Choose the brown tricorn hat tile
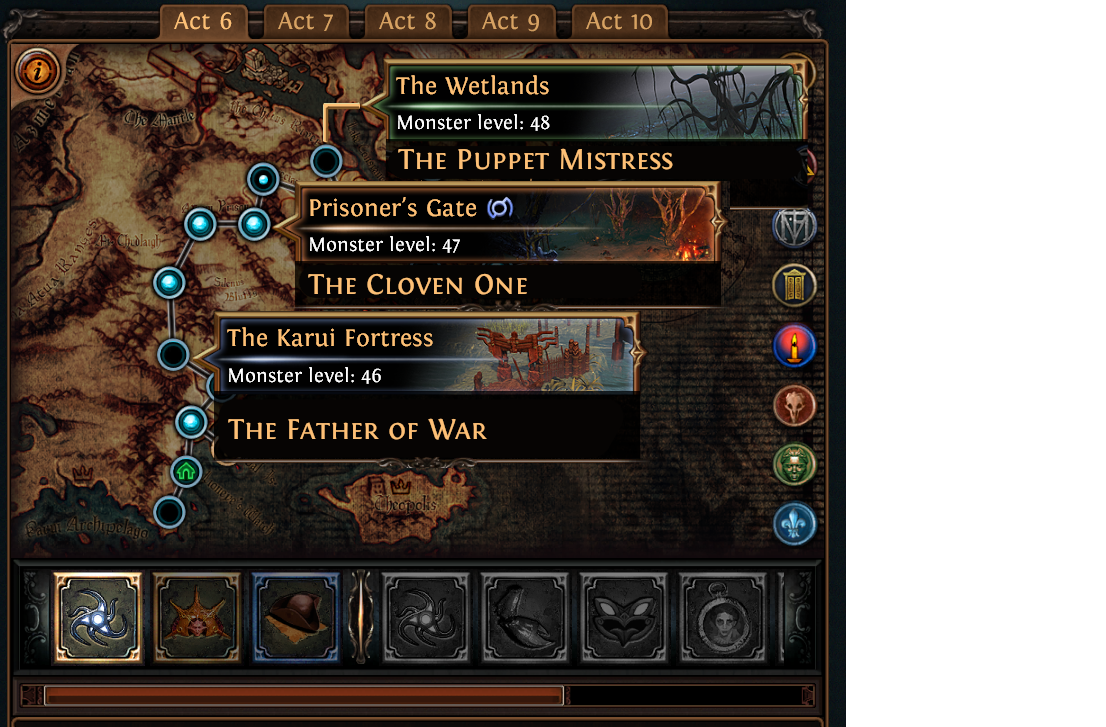 (296, 617)
